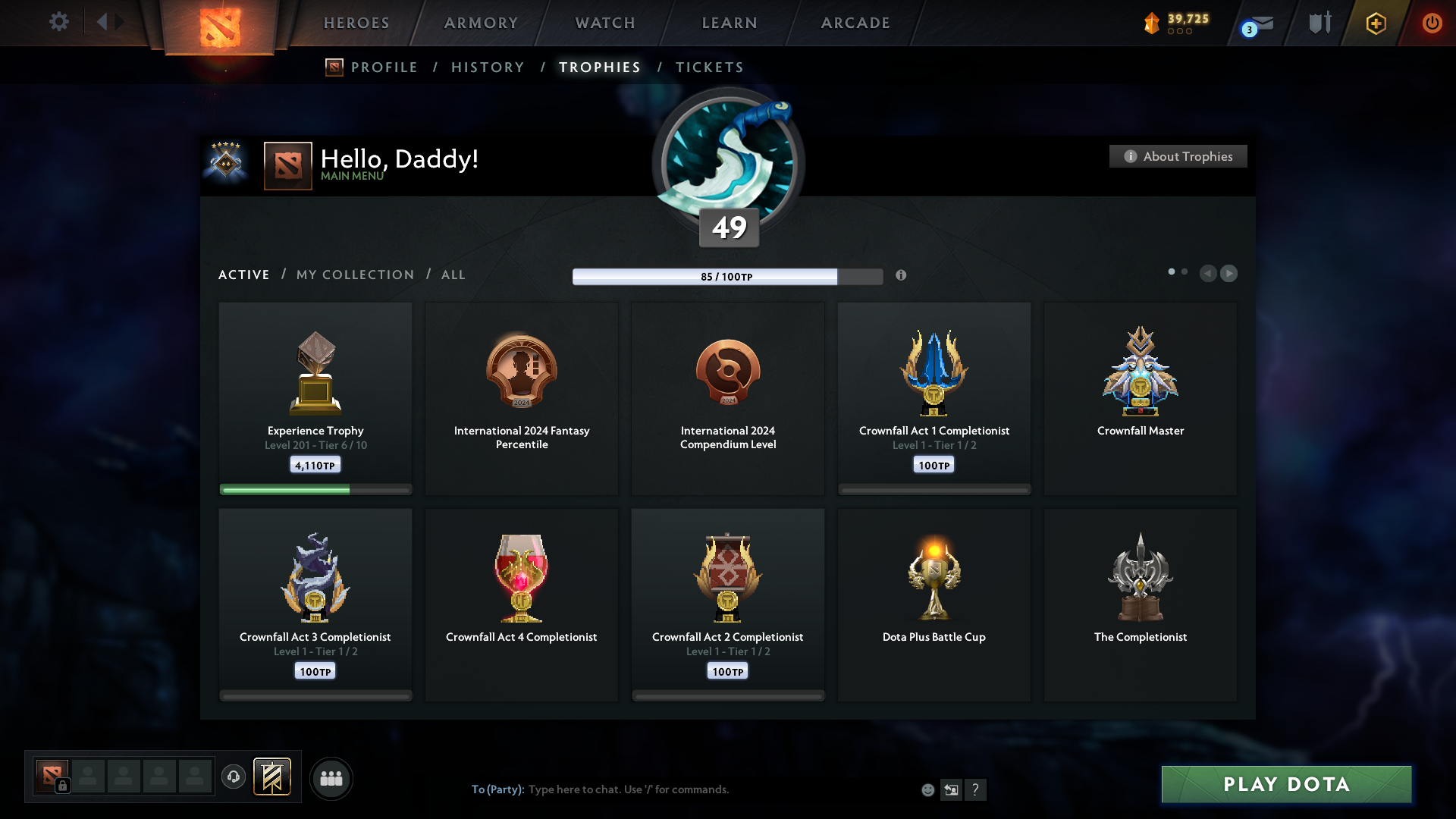The image size is (1456, 819).
Task: Open the Dota Plus subscription icon
Action: [x=1376, y=23]
